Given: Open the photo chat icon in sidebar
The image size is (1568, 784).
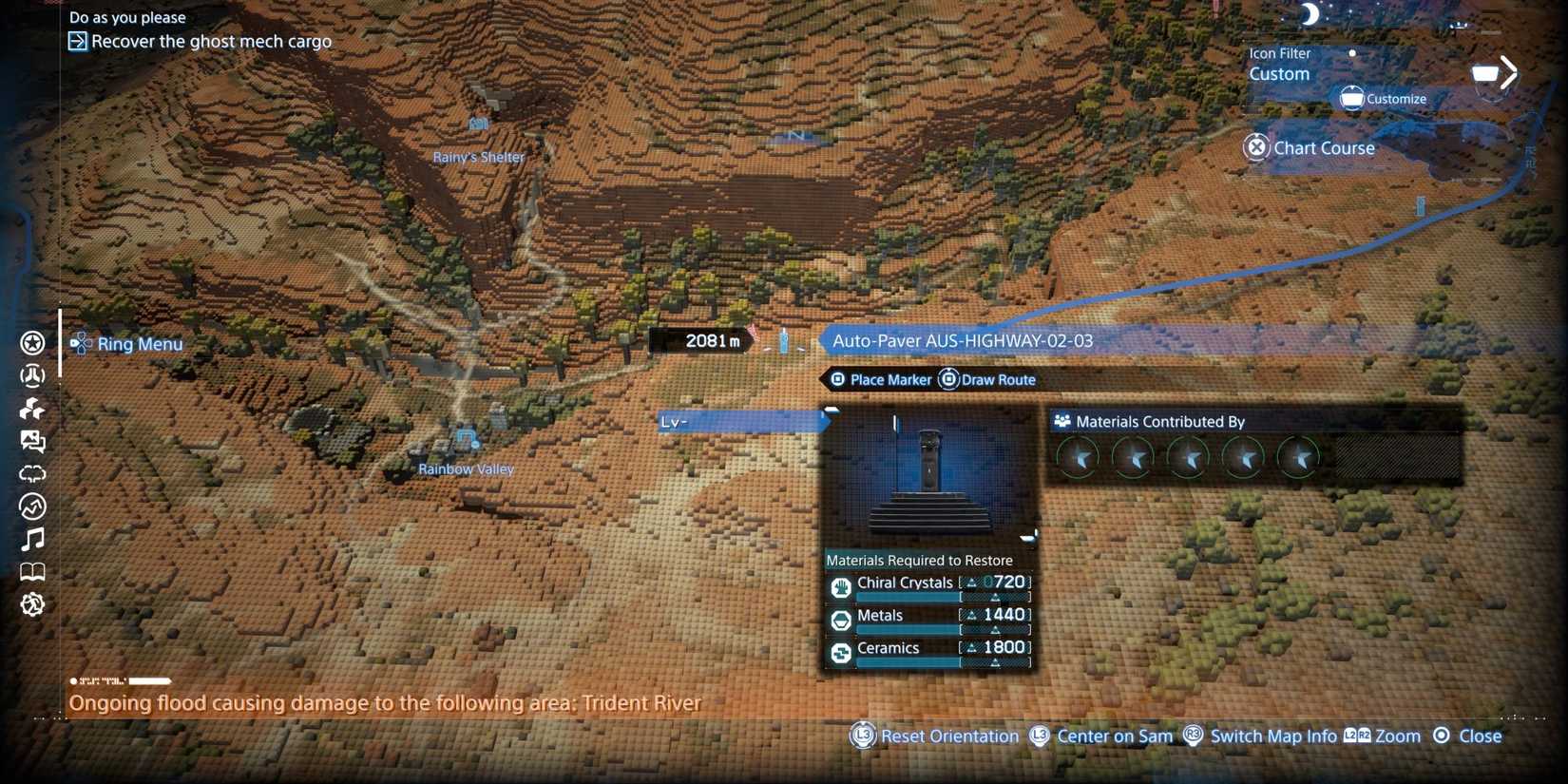Looking at the screenshot, I should (x=32, y=441).
